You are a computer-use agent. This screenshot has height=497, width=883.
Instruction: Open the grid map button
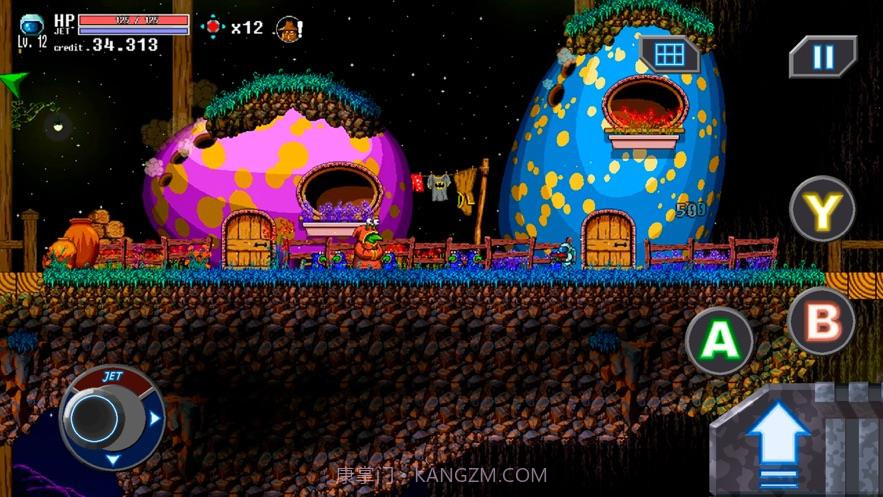click(x=669, y=53)
